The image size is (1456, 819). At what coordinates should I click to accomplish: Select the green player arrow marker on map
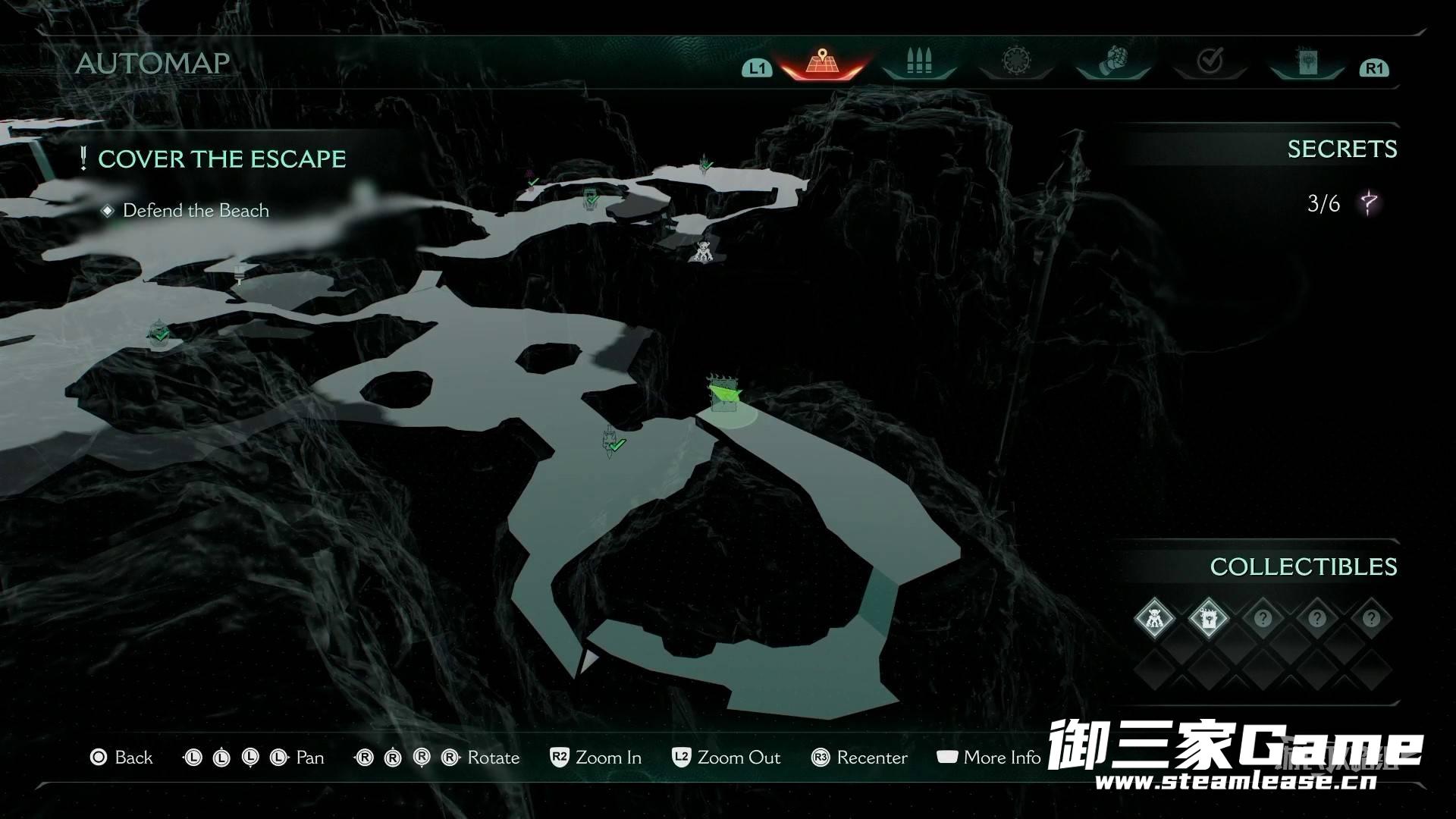[725, 394]
